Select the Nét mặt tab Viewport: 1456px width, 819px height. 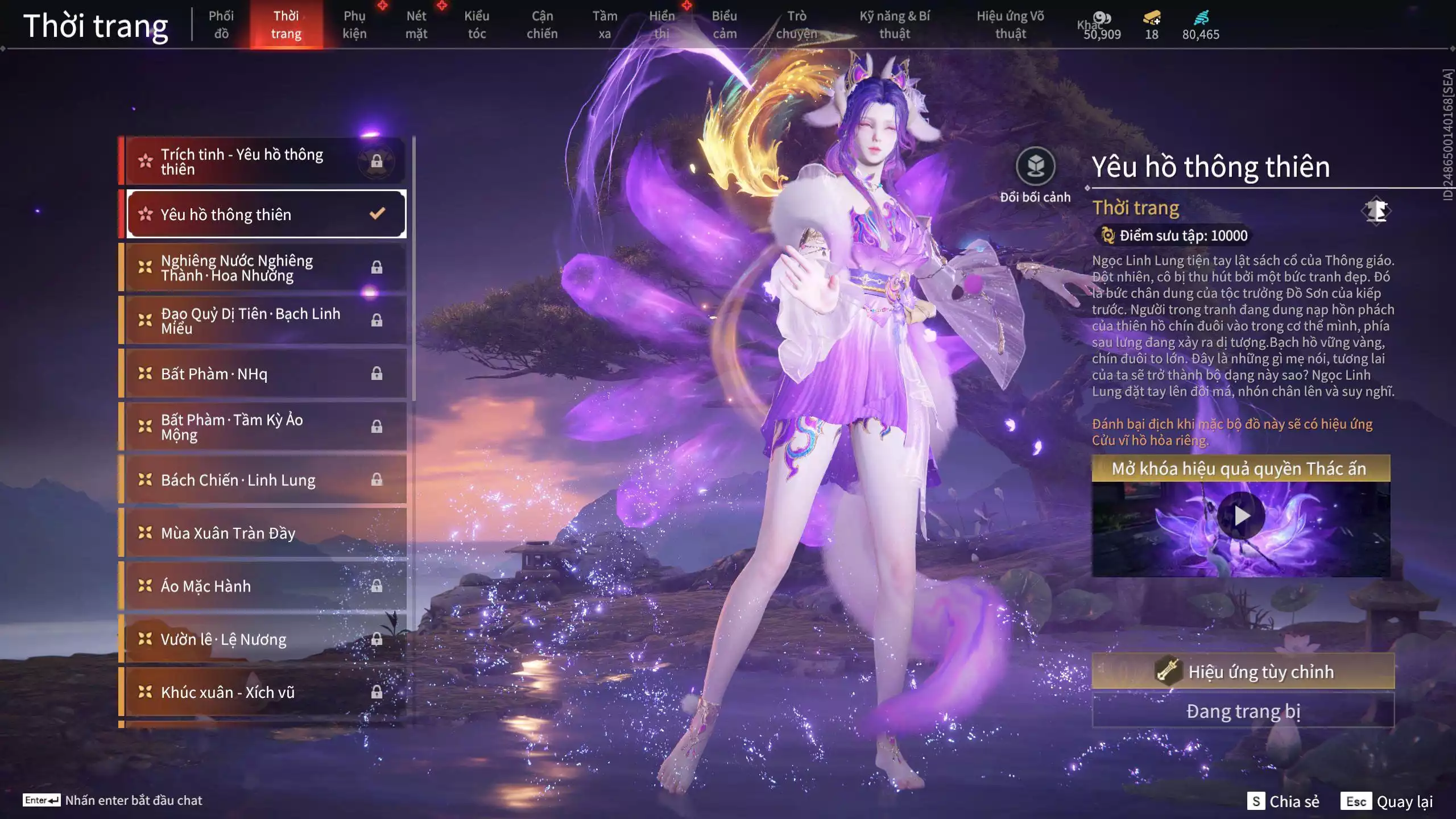coord(416,25)
